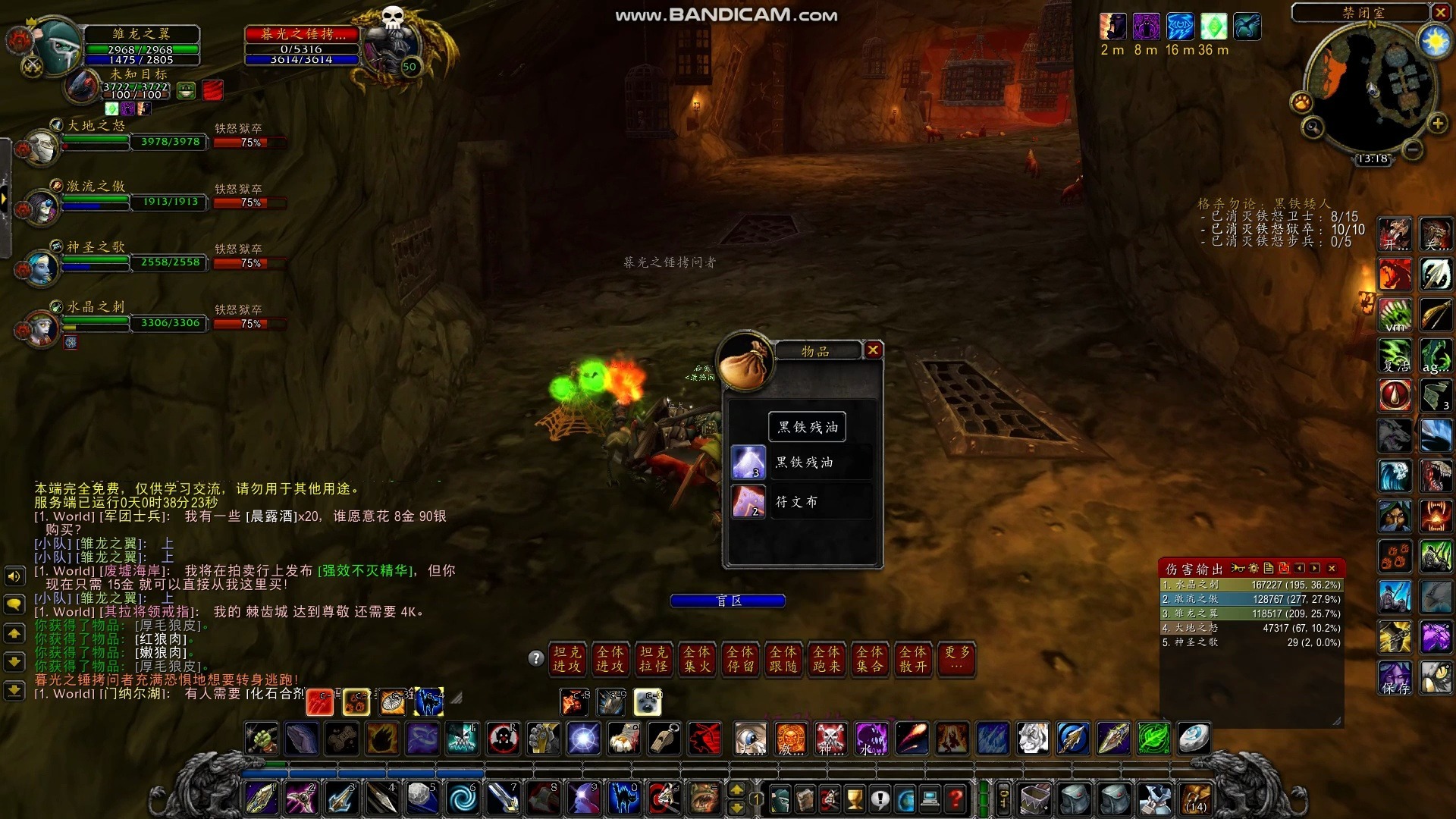Toggle the paw tracking button on minimap
The height and width of the screenshot is (819, 1456).
tap(1302, 102)
